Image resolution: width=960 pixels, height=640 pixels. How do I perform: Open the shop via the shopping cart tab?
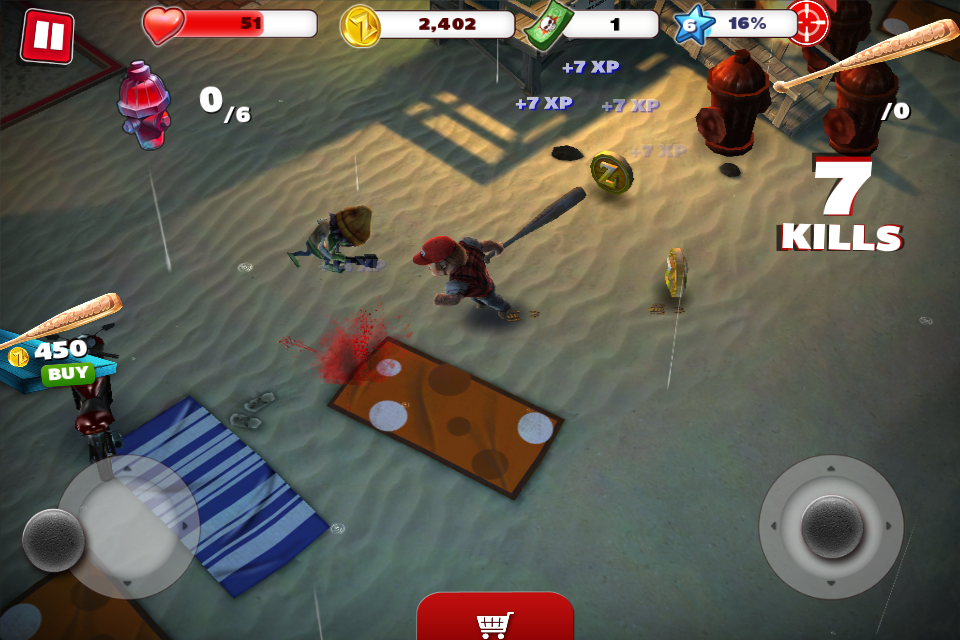click(495, 619)
